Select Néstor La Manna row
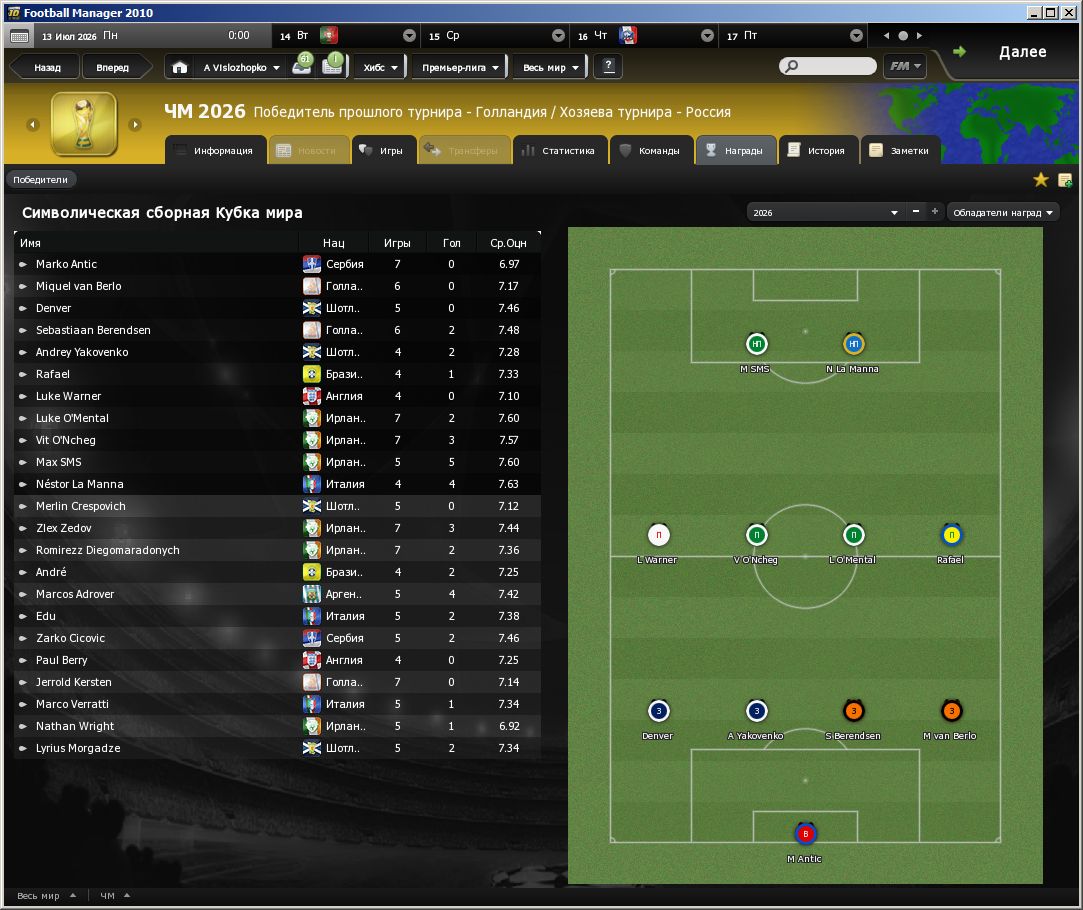 point(80,484)
